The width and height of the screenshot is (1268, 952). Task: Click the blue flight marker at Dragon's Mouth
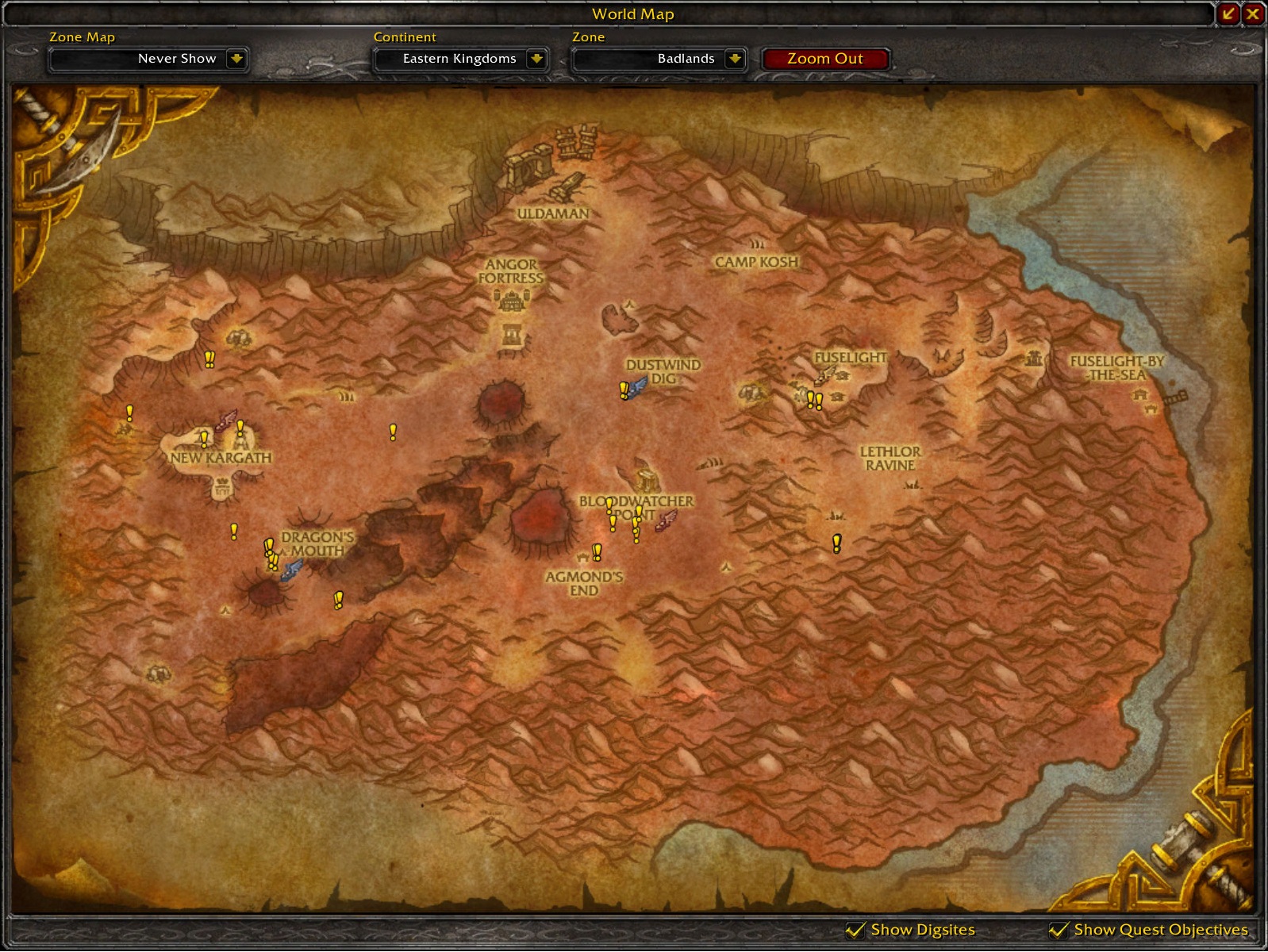click(x=292, y=569)
